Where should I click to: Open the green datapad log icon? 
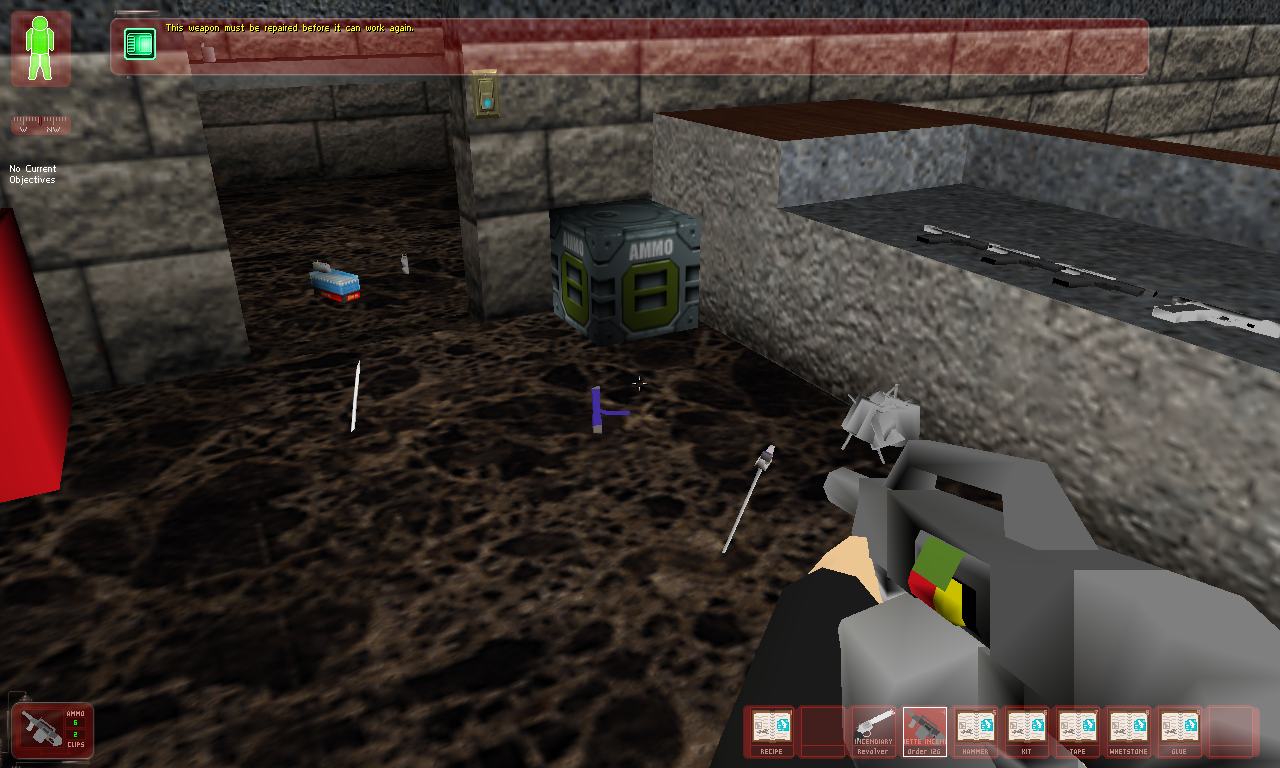point(140,44)
